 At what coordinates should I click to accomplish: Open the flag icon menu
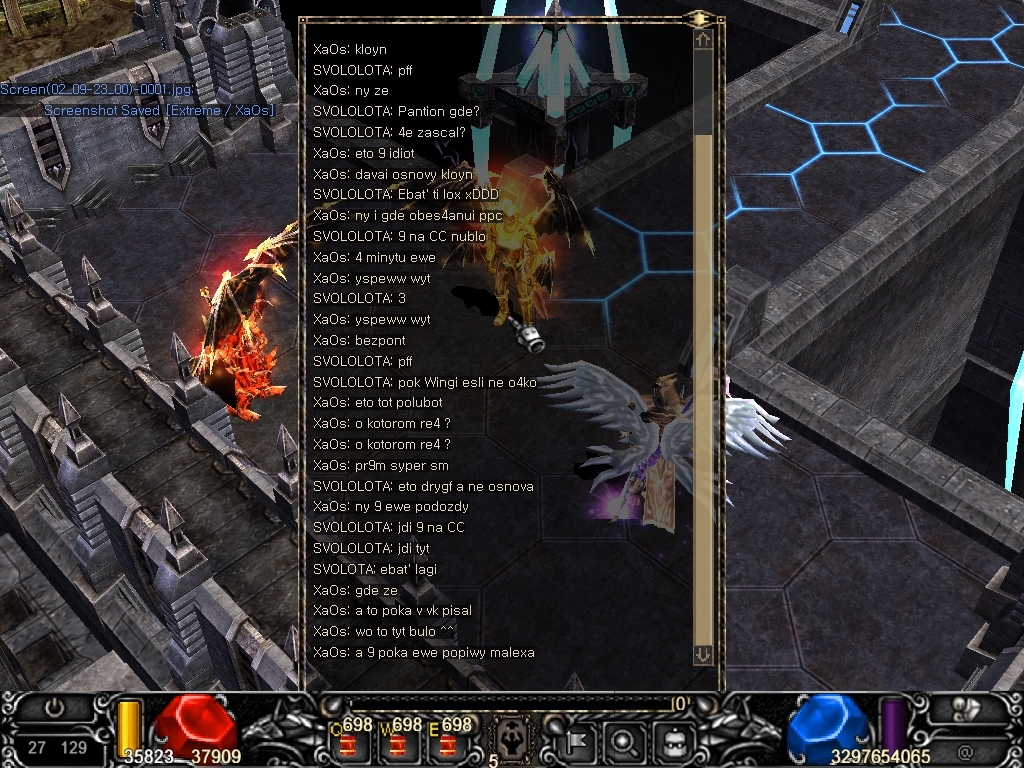click(577, 741)
